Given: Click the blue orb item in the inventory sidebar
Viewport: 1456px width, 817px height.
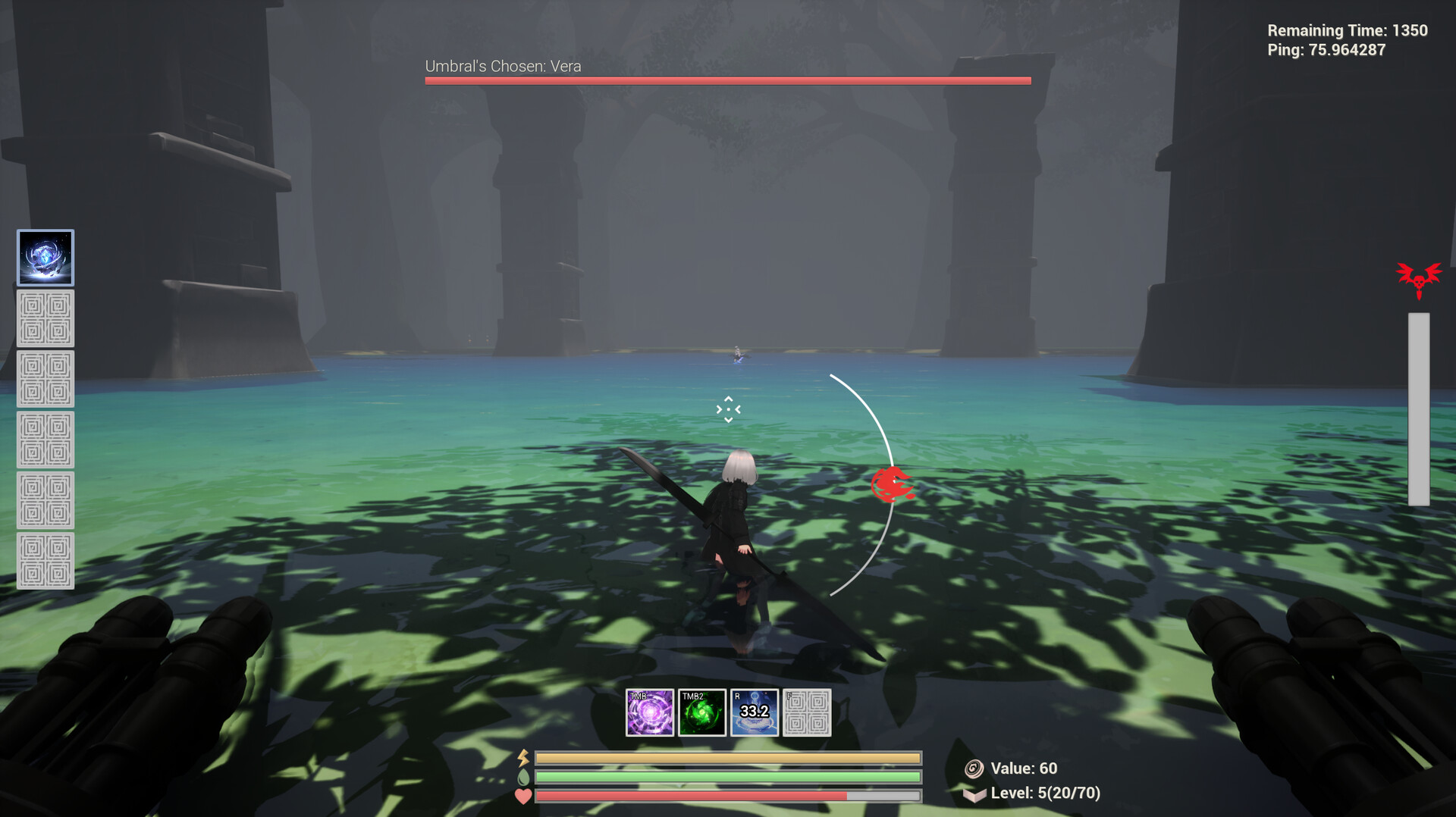Looking at the screenshot, I should pos(45,258).
